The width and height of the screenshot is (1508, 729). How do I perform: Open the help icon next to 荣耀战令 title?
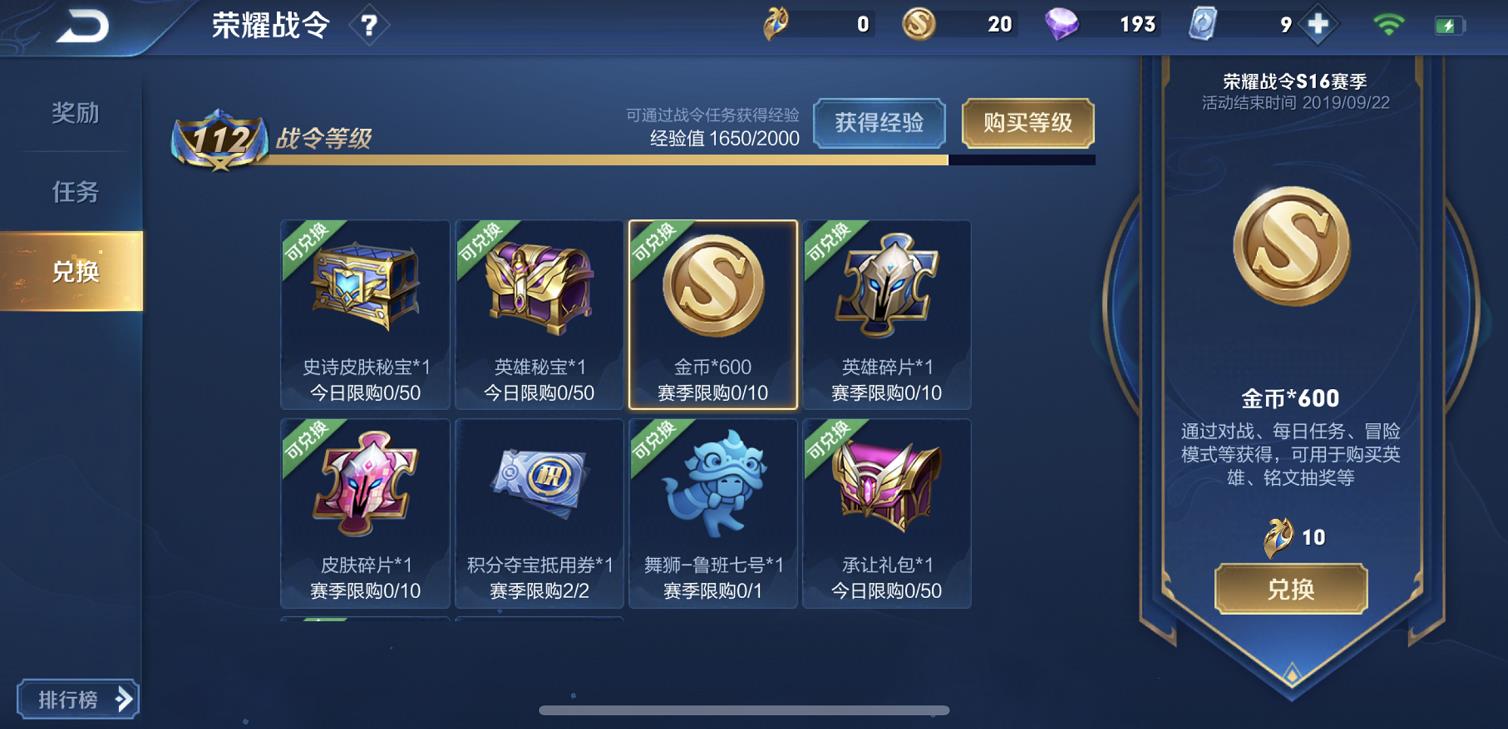(370, 25)
